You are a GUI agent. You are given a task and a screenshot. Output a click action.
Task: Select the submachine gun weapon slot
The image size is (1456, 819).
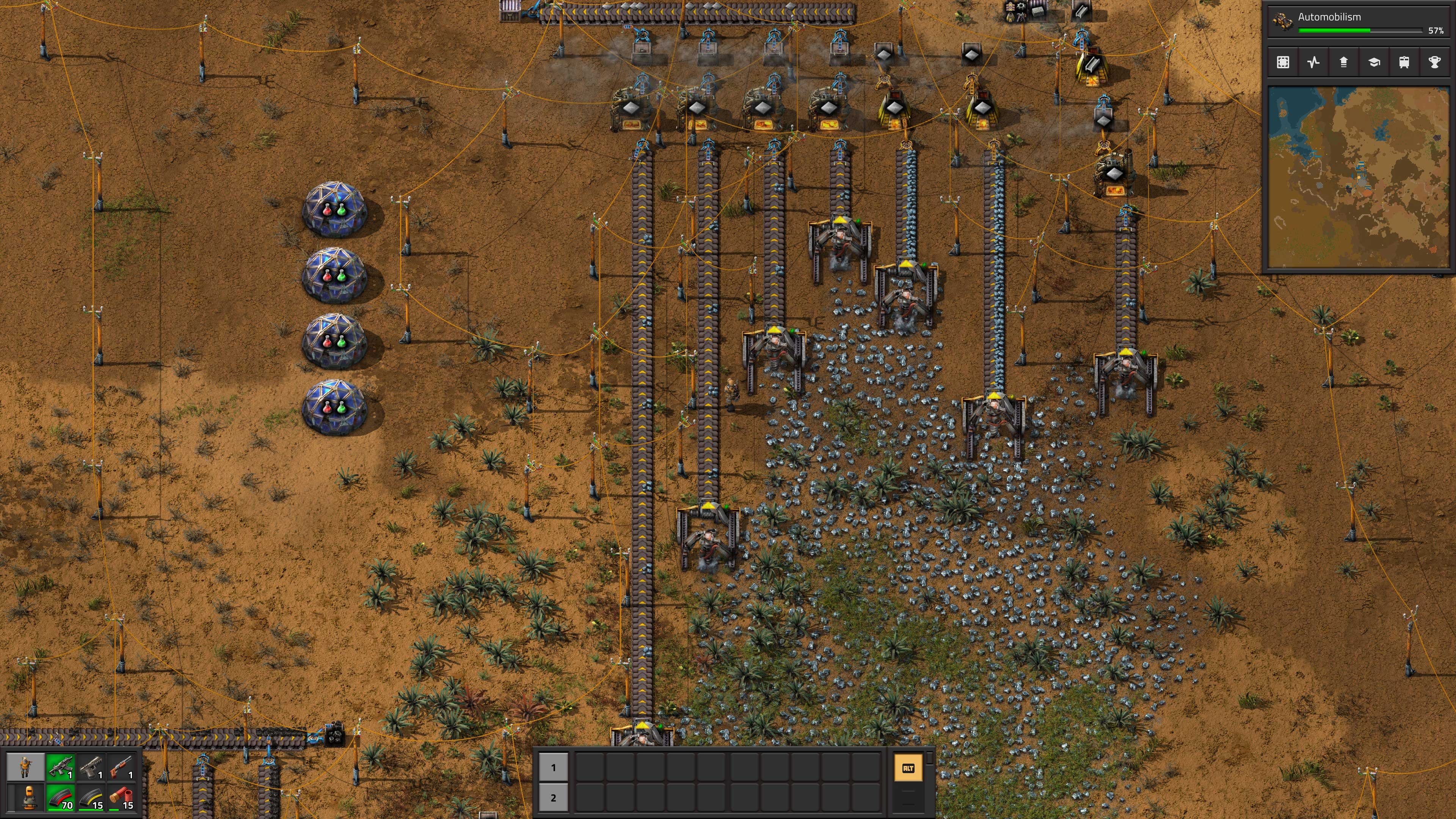pos(61,767)
